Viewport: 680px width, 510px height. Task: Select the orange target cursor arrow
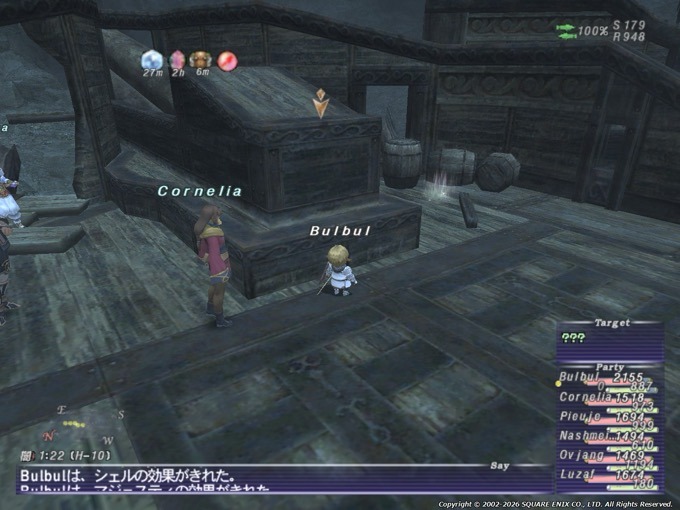coord(320,102)
